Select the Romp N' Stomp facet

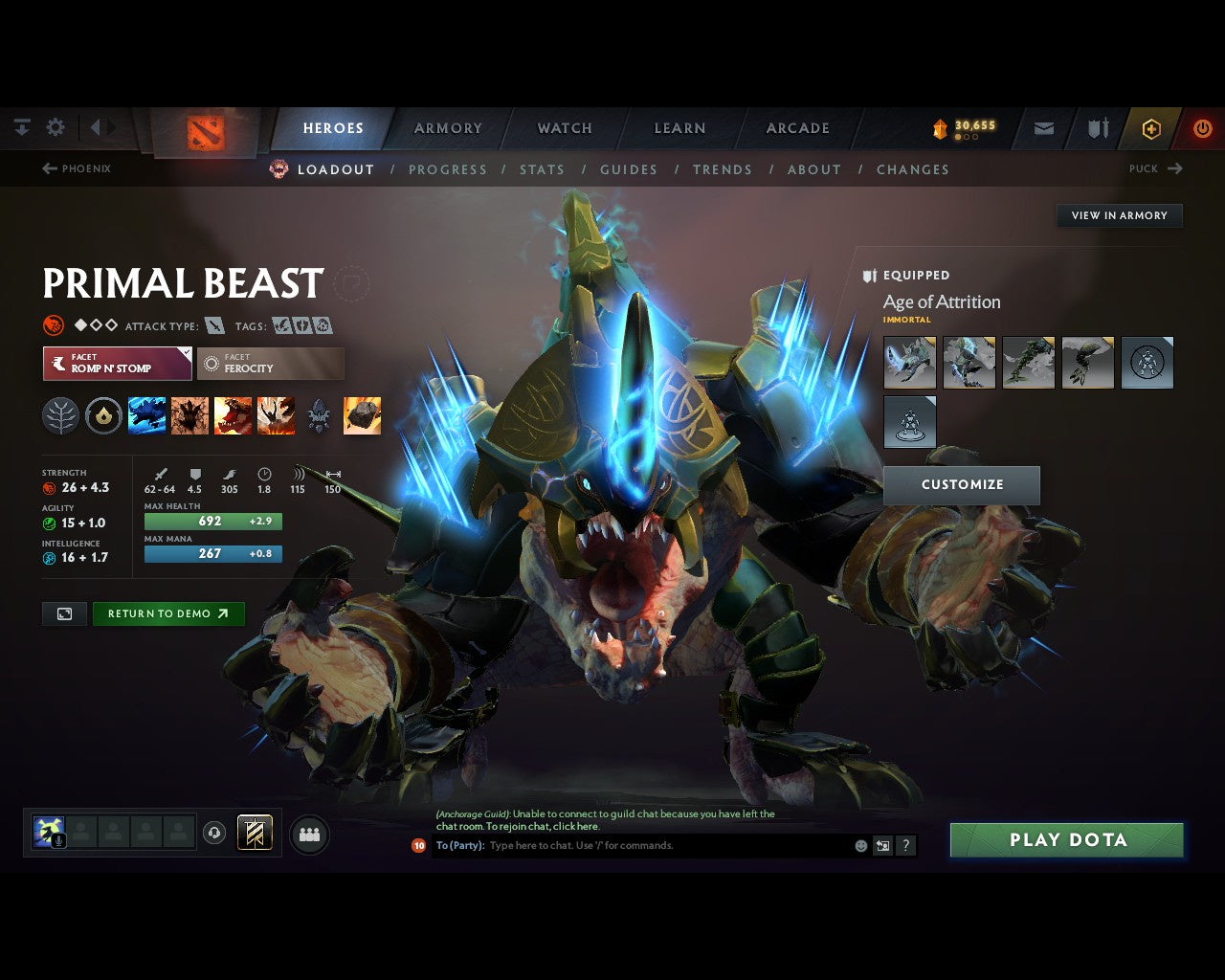pos(117,364)
